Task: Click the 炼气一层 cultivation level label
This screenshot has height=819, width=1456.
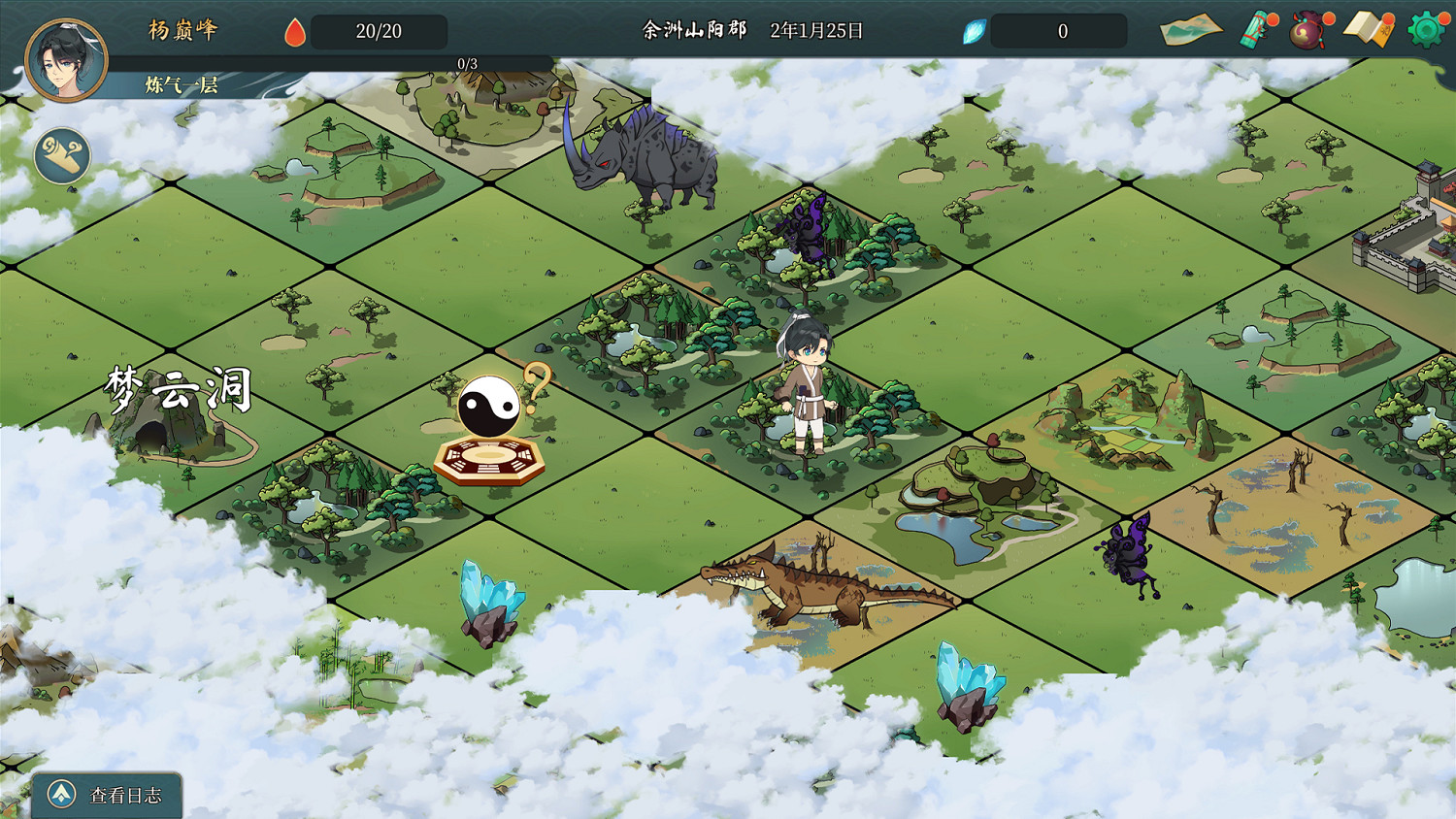Action: (180, 85)
